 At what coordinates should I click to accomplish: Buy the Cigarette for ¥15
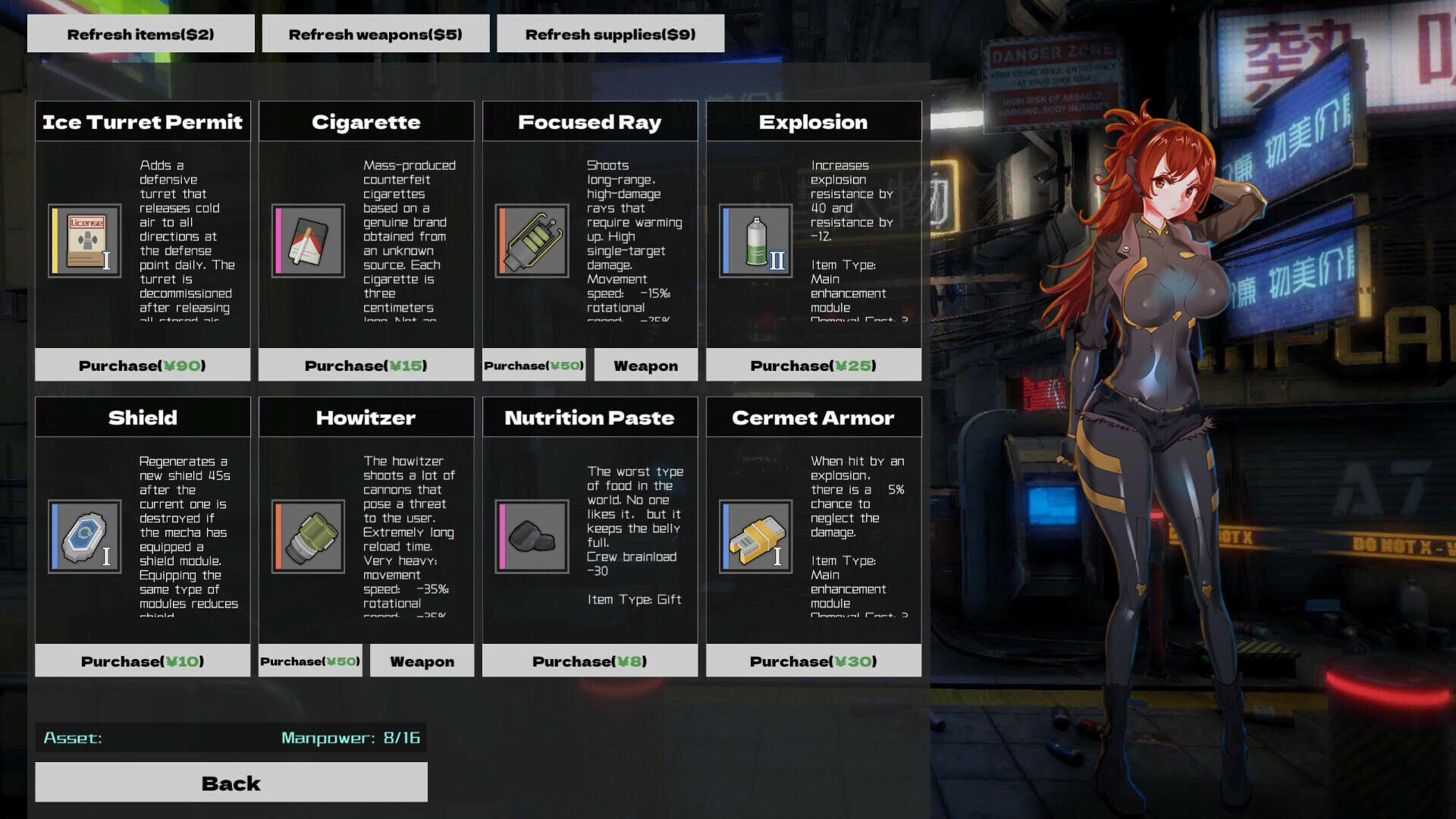[x=366, y=366]
